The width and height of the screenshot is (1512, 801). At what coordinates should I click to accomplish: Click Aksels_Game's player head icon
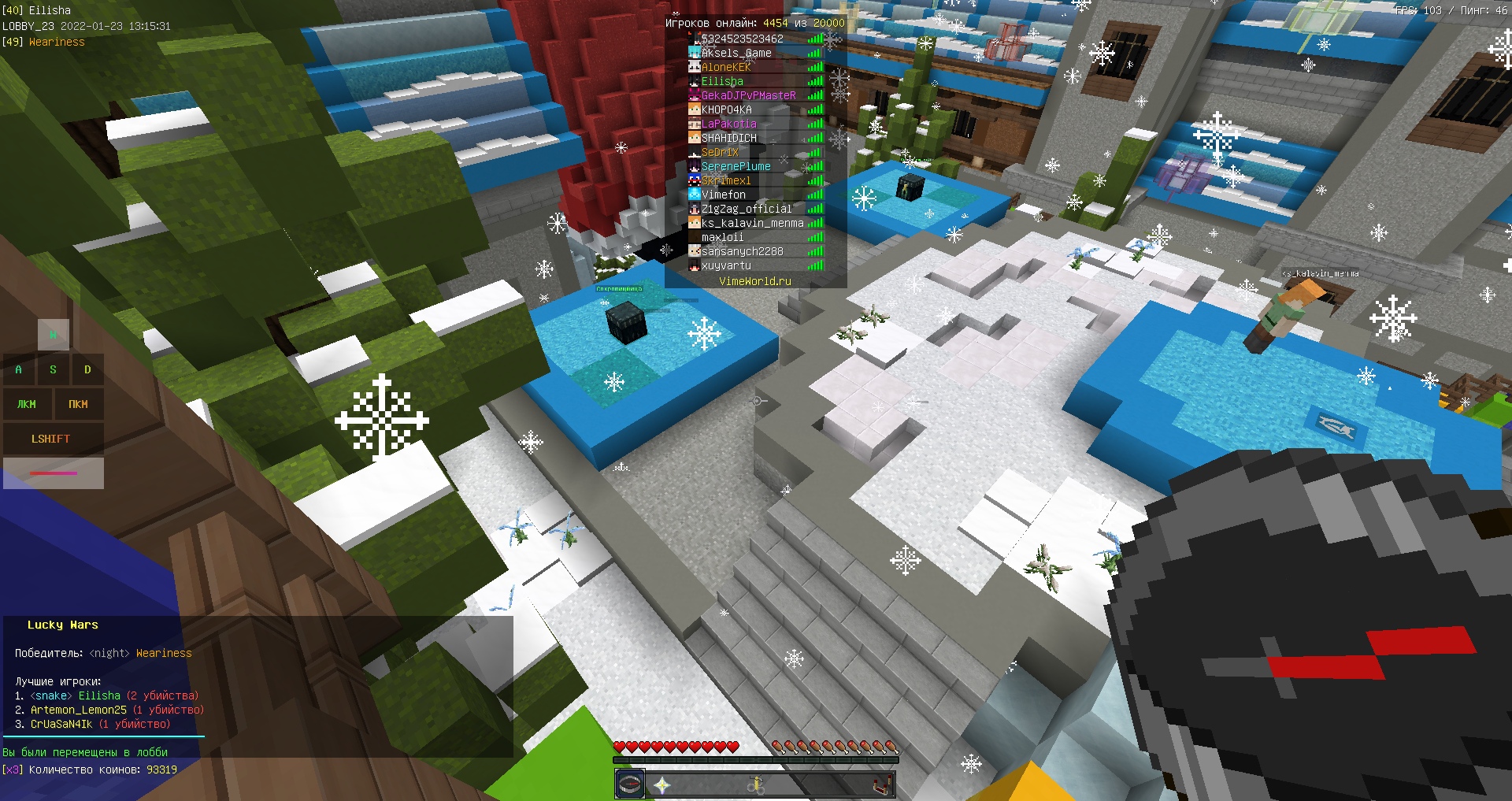pos(695,53)
